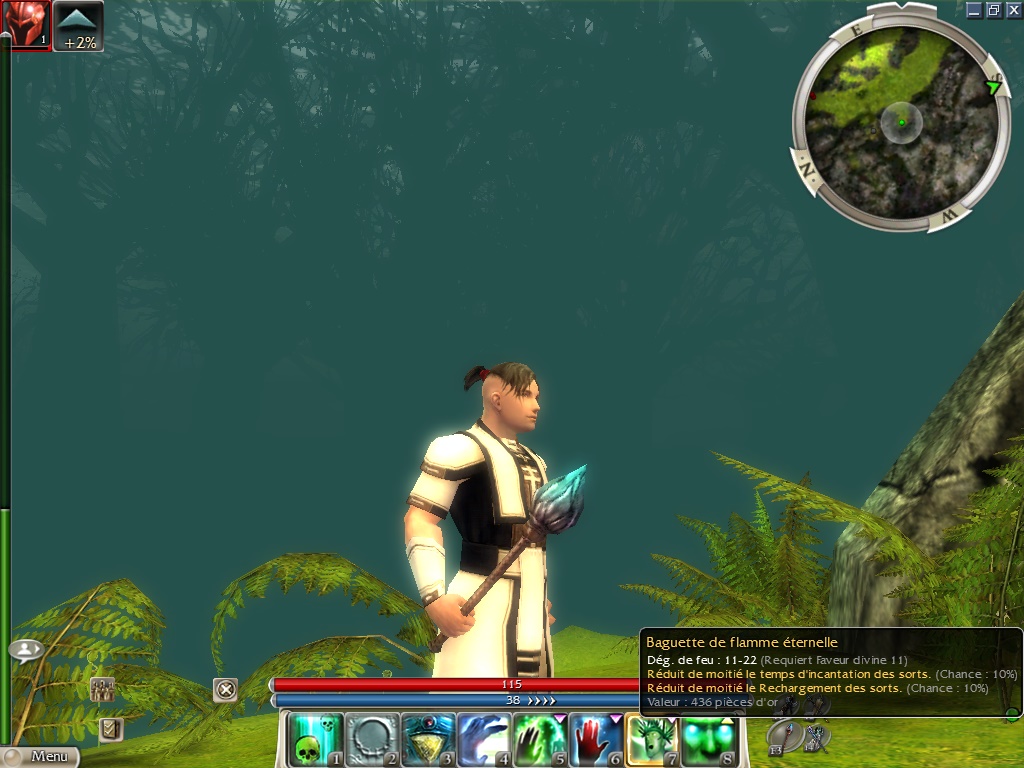Select the highlighted antlered figure skill

tap(653, 739)
